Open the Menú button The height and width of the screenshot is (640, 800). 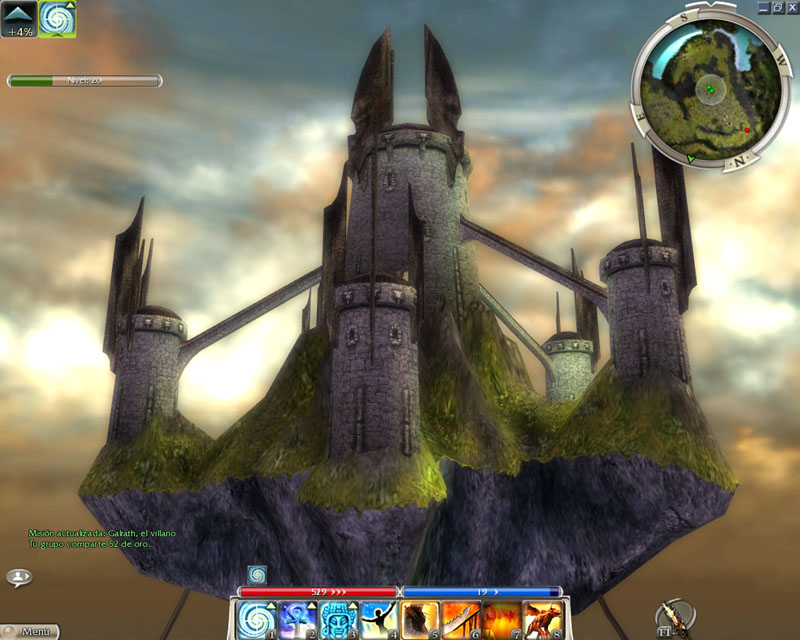click(x=30, y=632)
